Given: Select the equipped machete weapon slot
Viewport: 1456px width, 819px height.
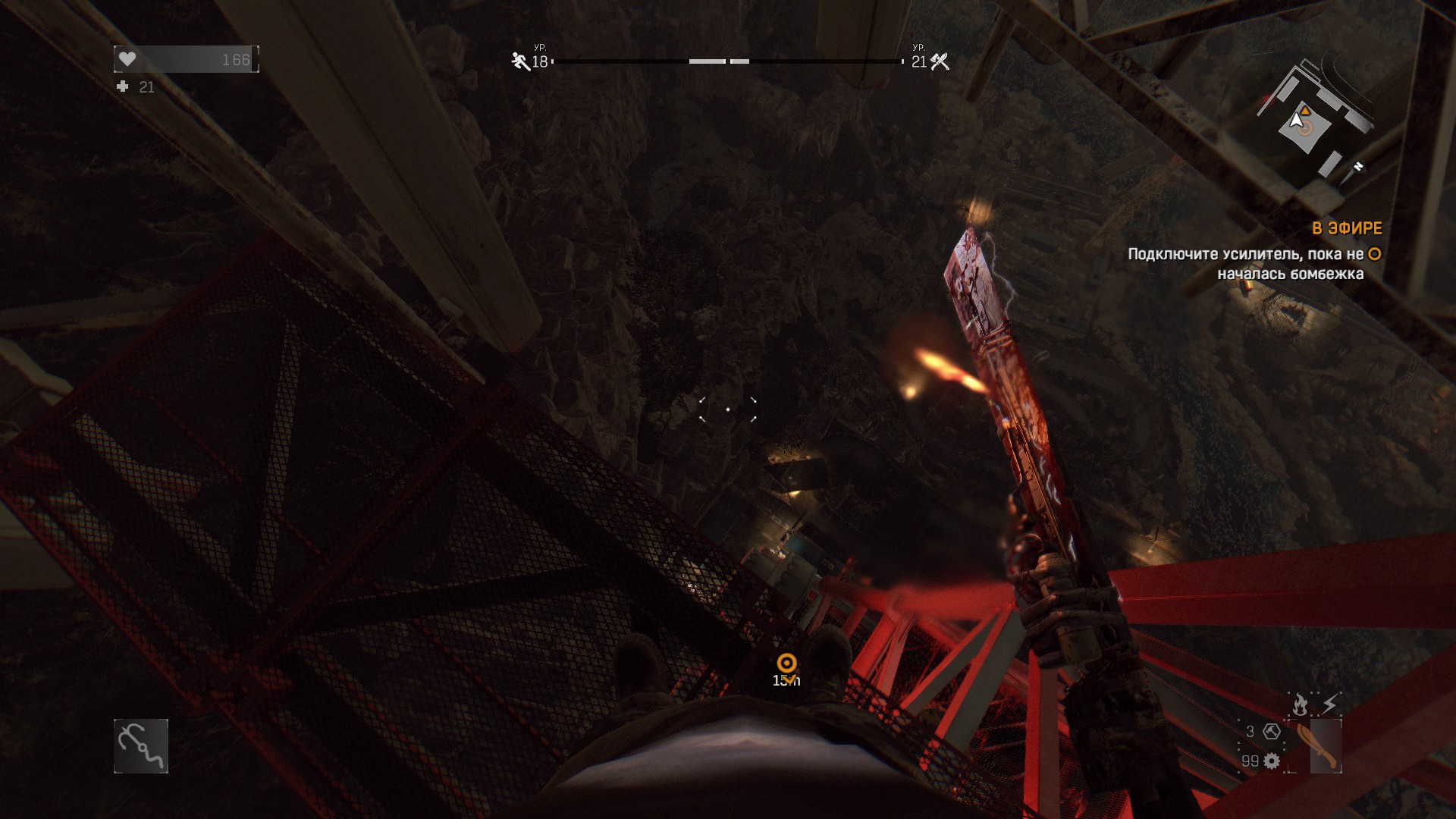Looking at the screenshot, I should coord(1316,746).
